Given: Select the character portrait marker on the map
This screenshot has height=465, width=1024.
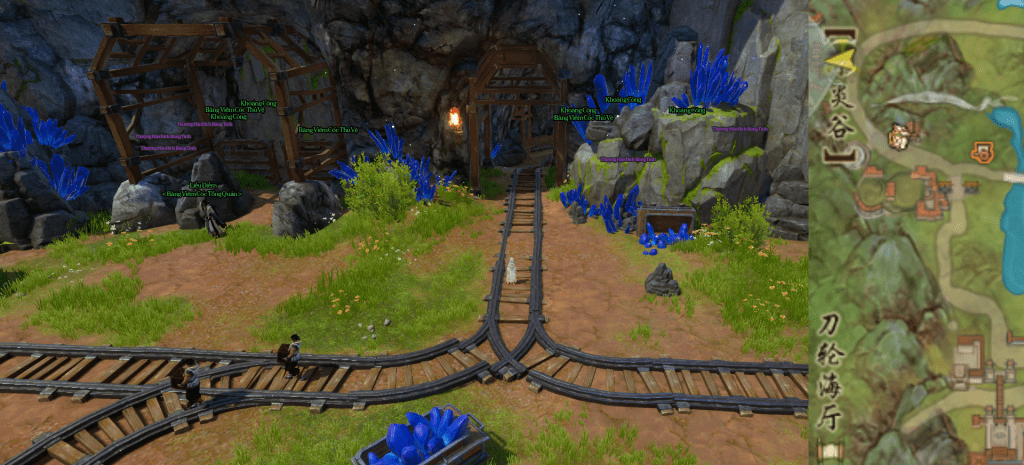Looking at the screenshot, I should click(898, 137).
